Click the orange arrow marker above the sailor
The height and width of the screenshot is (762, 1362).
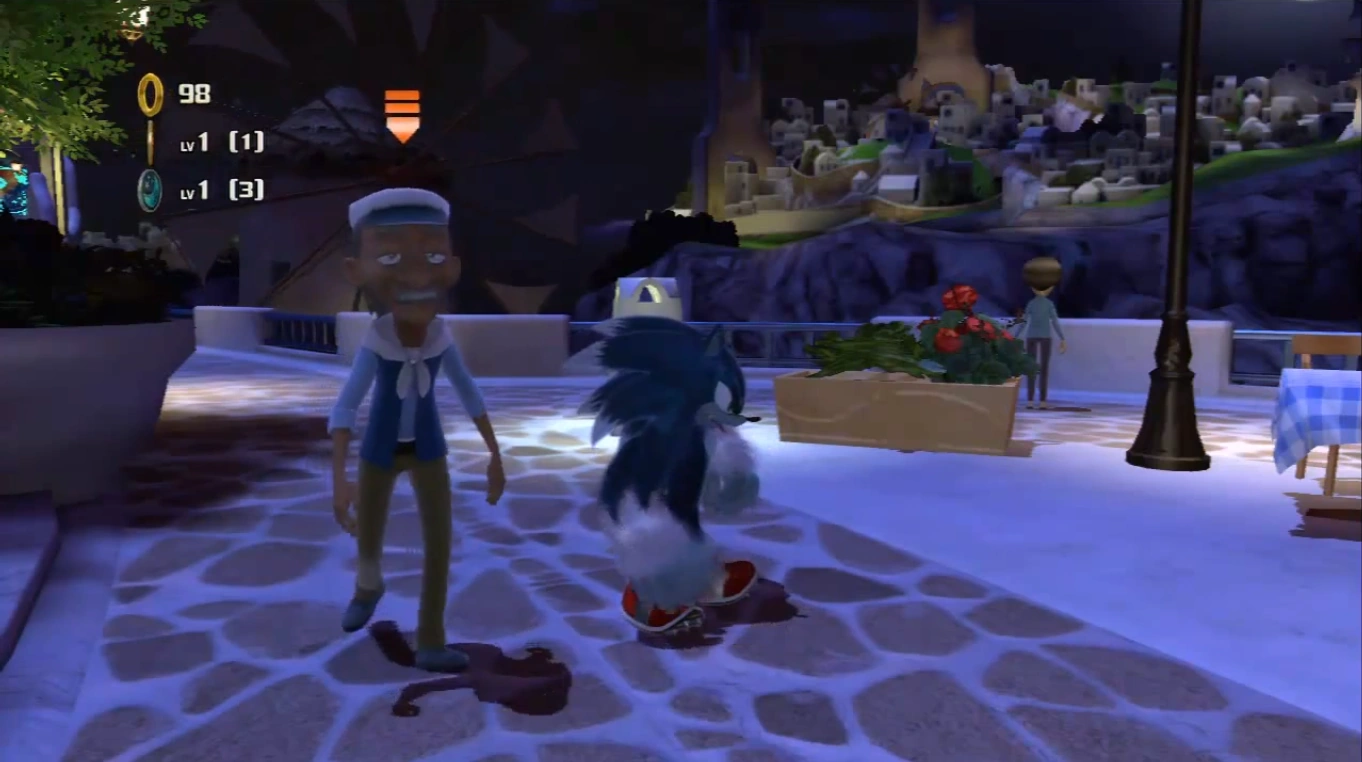click(402, 115)
